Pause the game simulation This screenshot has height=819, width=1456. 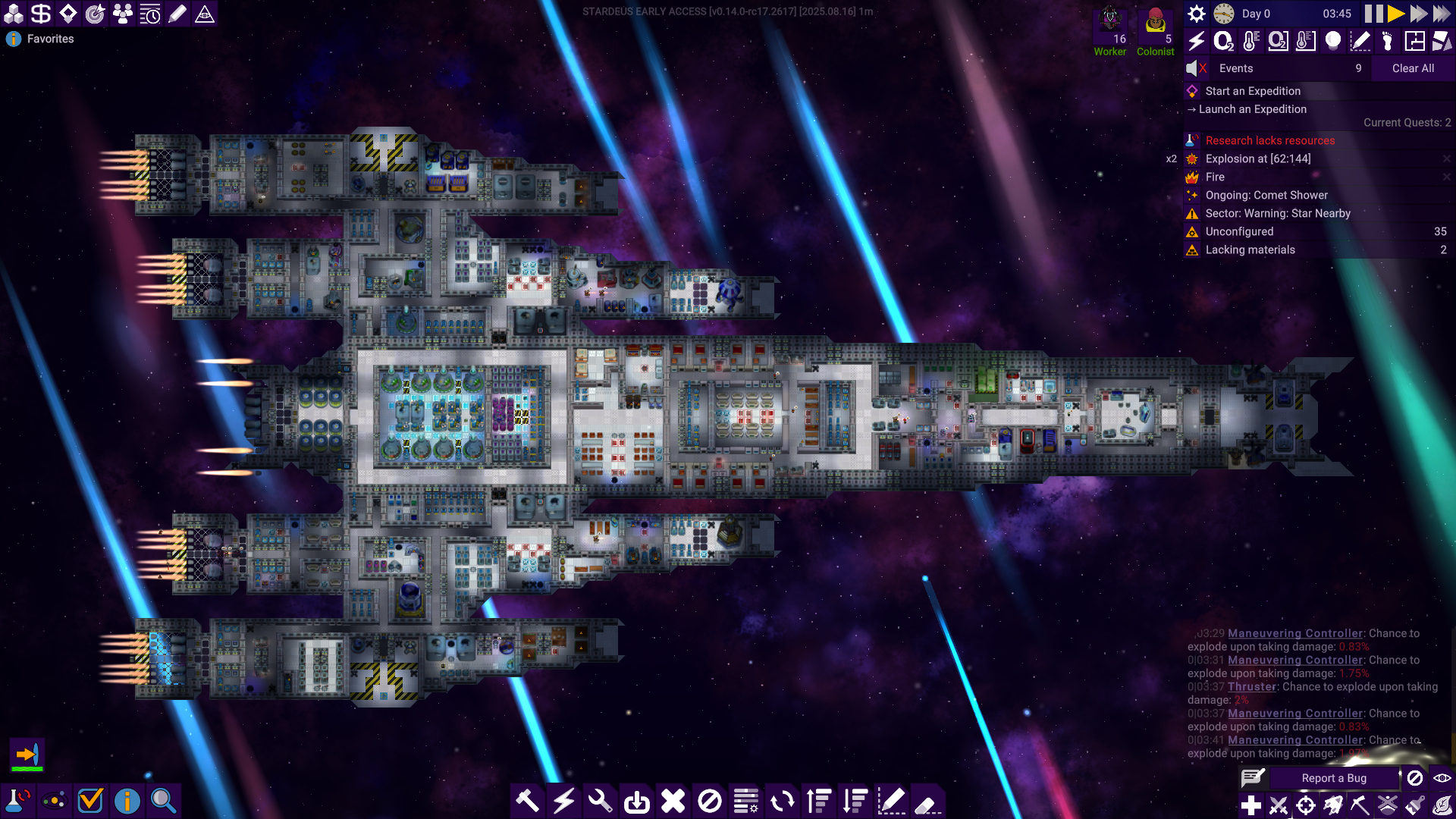click(x=1373, y=14)
